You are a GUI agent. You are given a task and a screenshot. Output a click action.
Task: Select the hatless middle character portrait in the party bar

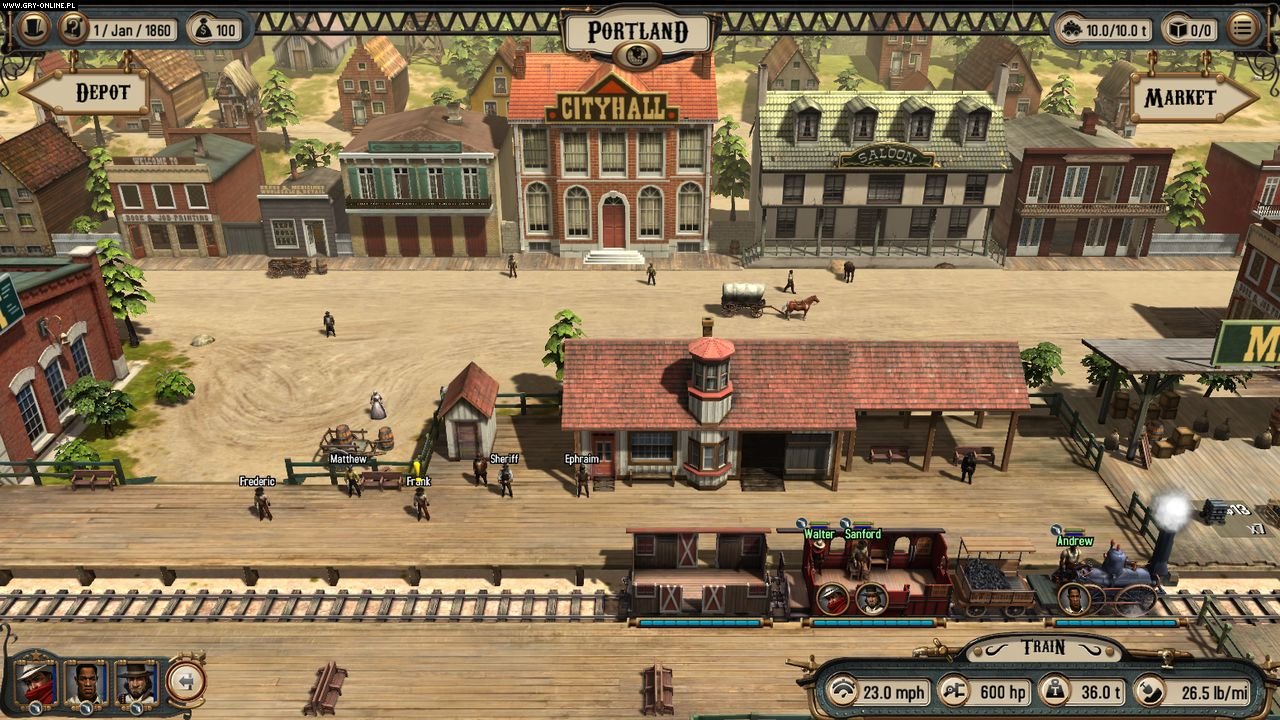[86, 681]
